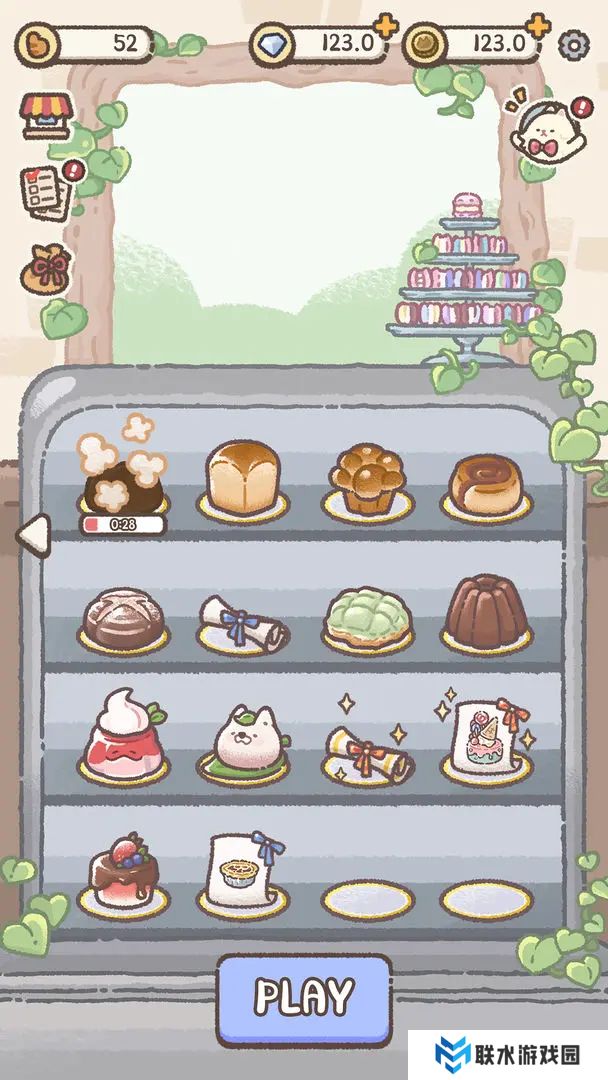Add more diamonds with the plus button
608x1080 pixels.
pos(384,27)
